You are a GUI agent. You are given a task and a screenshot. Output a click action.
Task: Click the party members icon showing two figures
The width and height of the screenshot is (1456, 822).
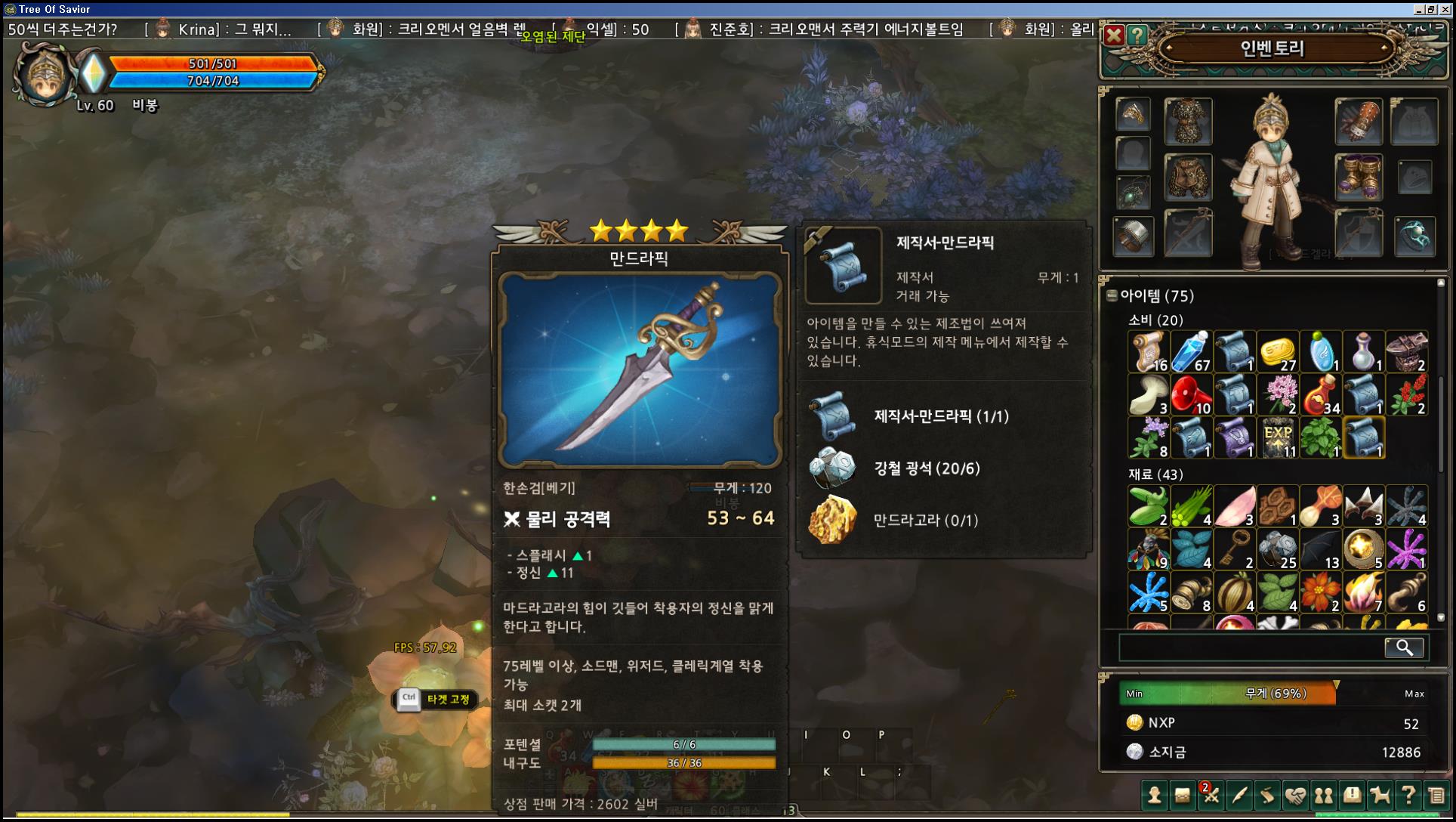1324,796
